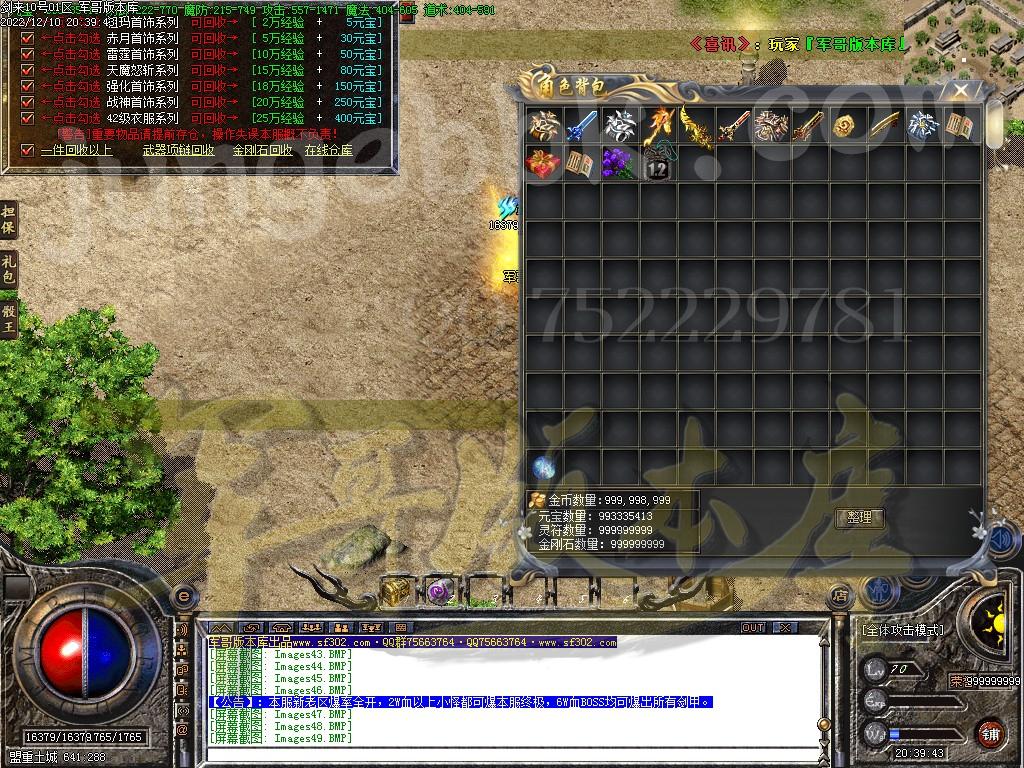Click the 全体攻击模式 attack mode label
Viewport: 1024px width, 768px height.
[x=902, y=630]
